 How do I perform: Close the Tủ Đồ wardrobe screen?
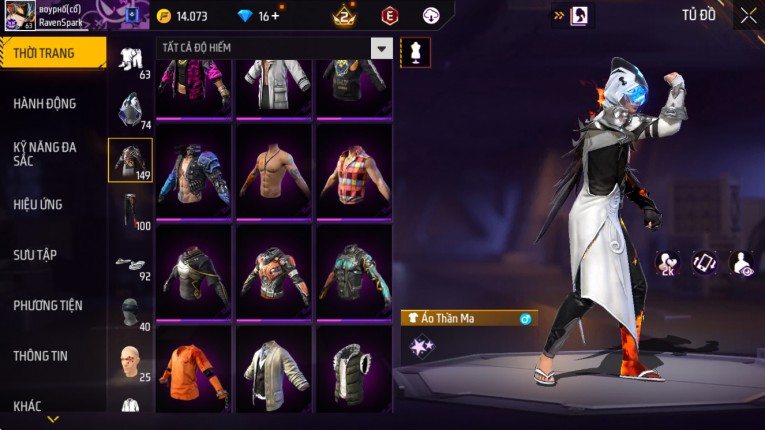click(x=748, y=15)
